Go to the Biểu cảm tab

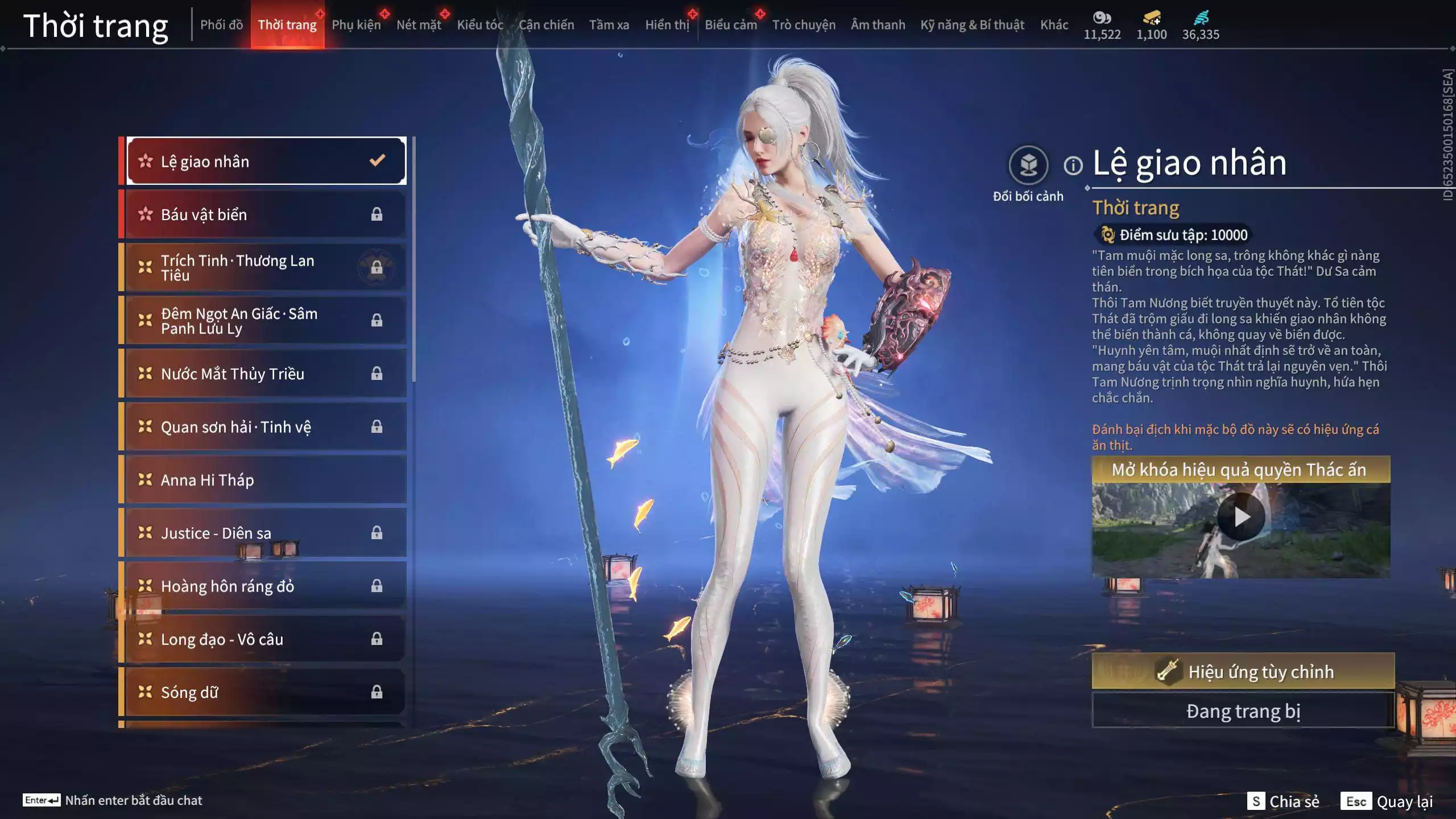pyautogui.click(x=731, y=25)
